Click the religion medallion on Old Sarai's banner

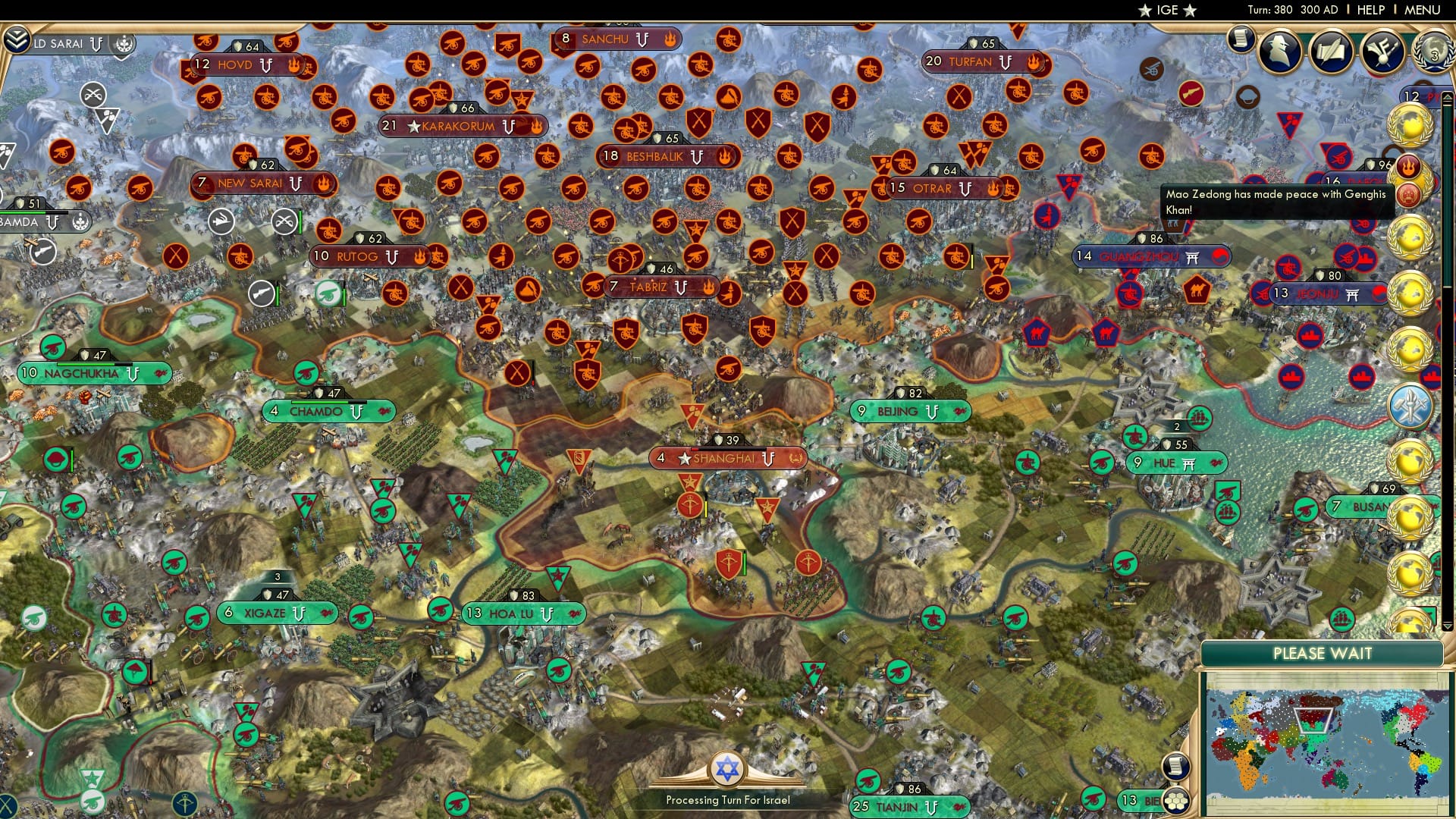tap(124, 44)
